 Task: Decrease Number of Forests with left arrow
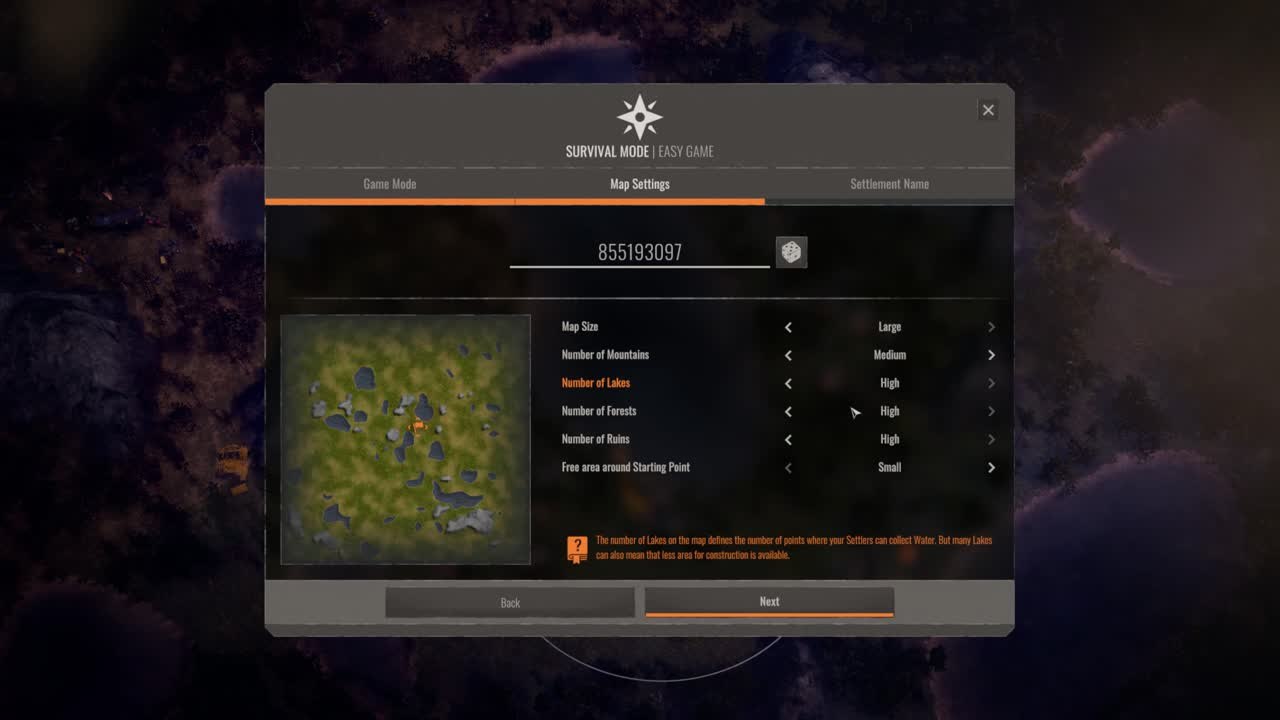[788, 411]
